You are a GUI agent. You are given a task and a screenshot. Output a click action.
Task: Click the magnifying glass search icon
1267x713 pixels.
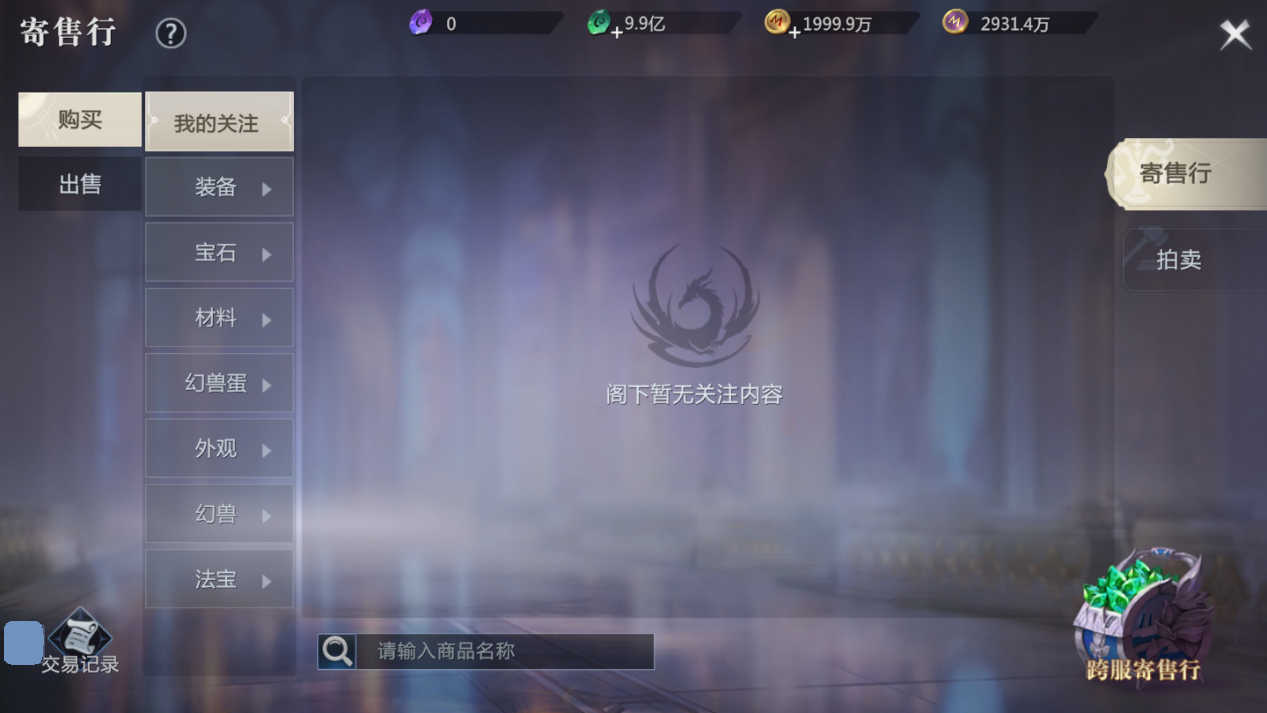338,651
